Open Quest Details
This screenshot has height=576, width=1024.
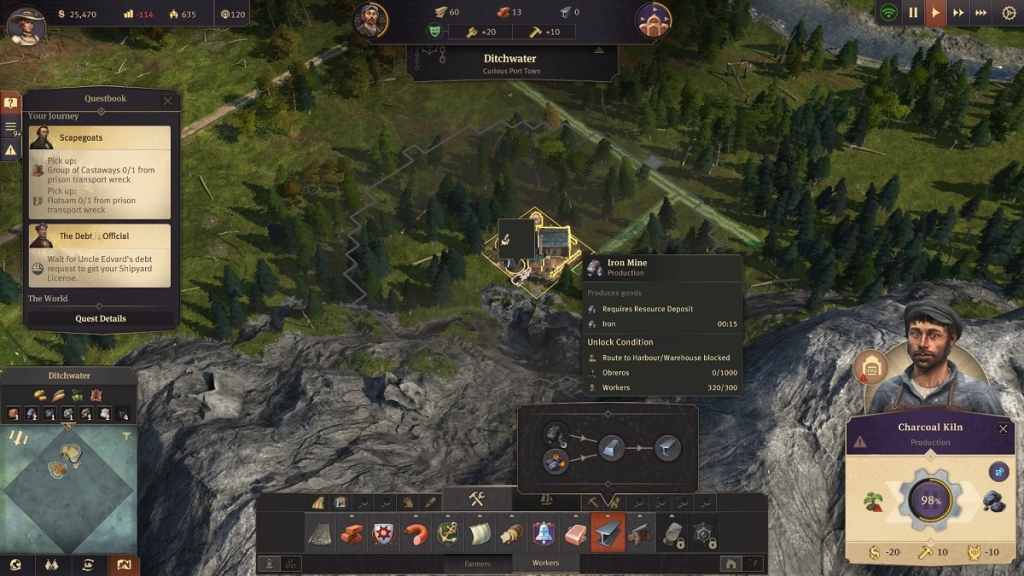[x=101, y=318]
